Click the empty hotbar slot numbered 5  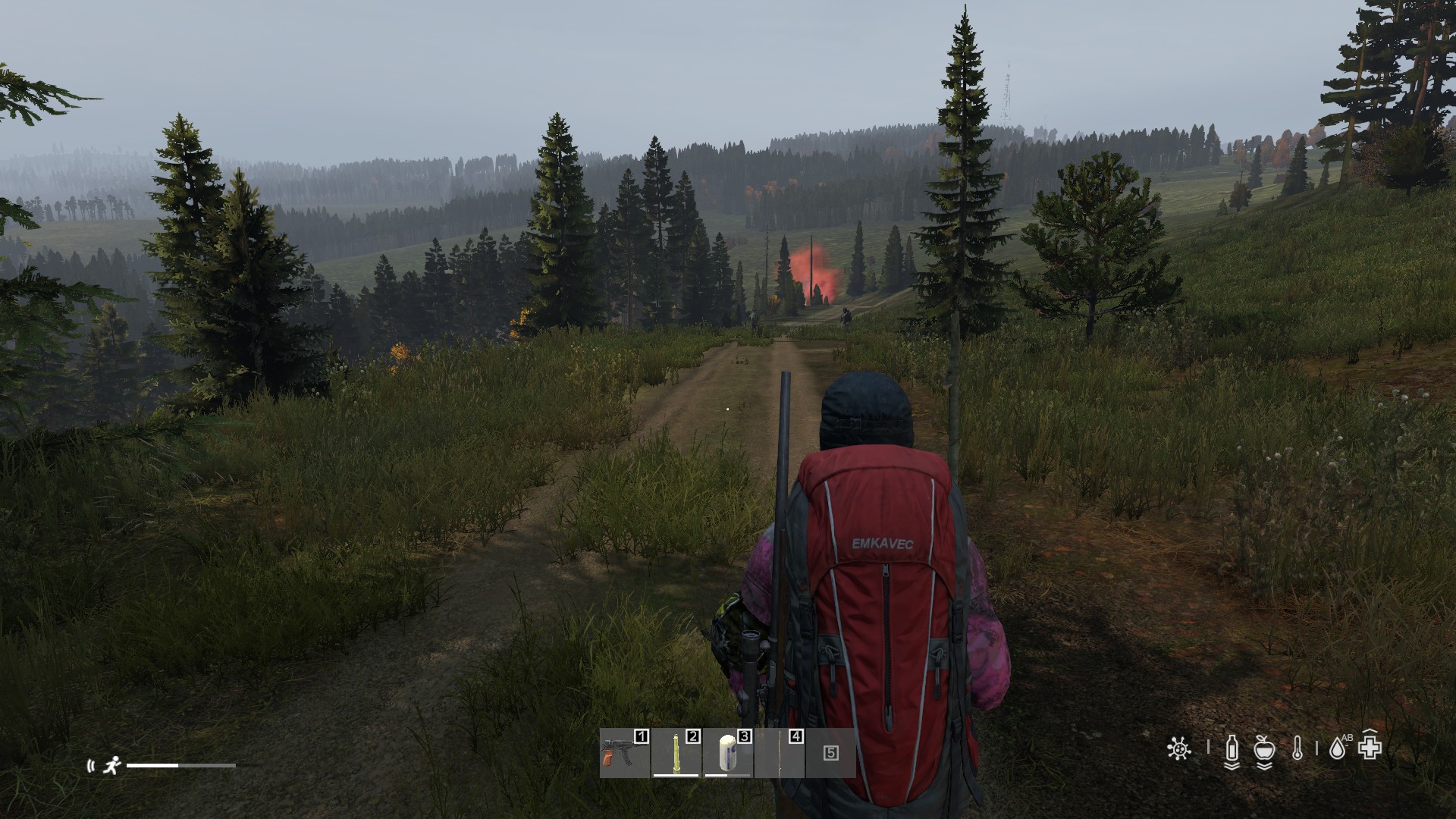pos(831,753)
